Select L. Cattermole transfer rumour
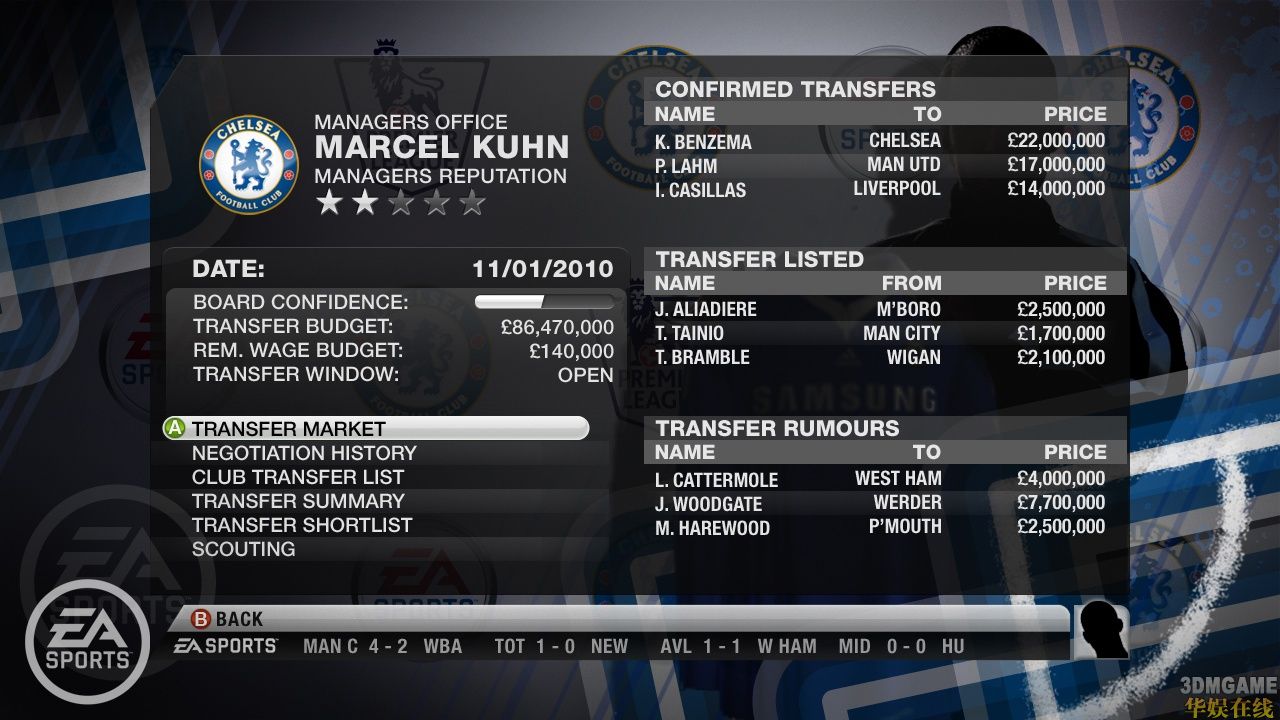 click(x=880, y=479)
